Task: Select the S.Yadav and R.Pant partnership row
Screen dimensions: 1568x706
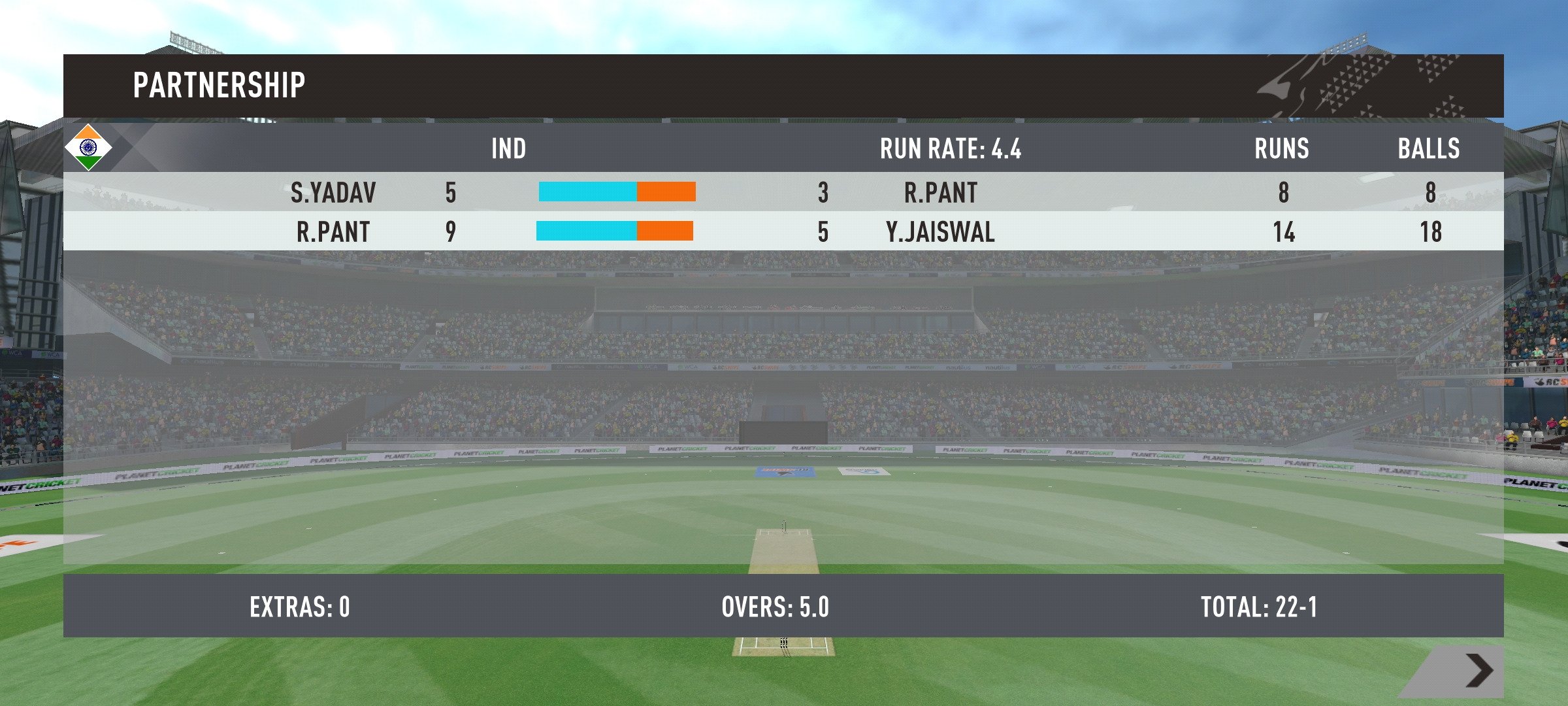Action: coord(783,192)
